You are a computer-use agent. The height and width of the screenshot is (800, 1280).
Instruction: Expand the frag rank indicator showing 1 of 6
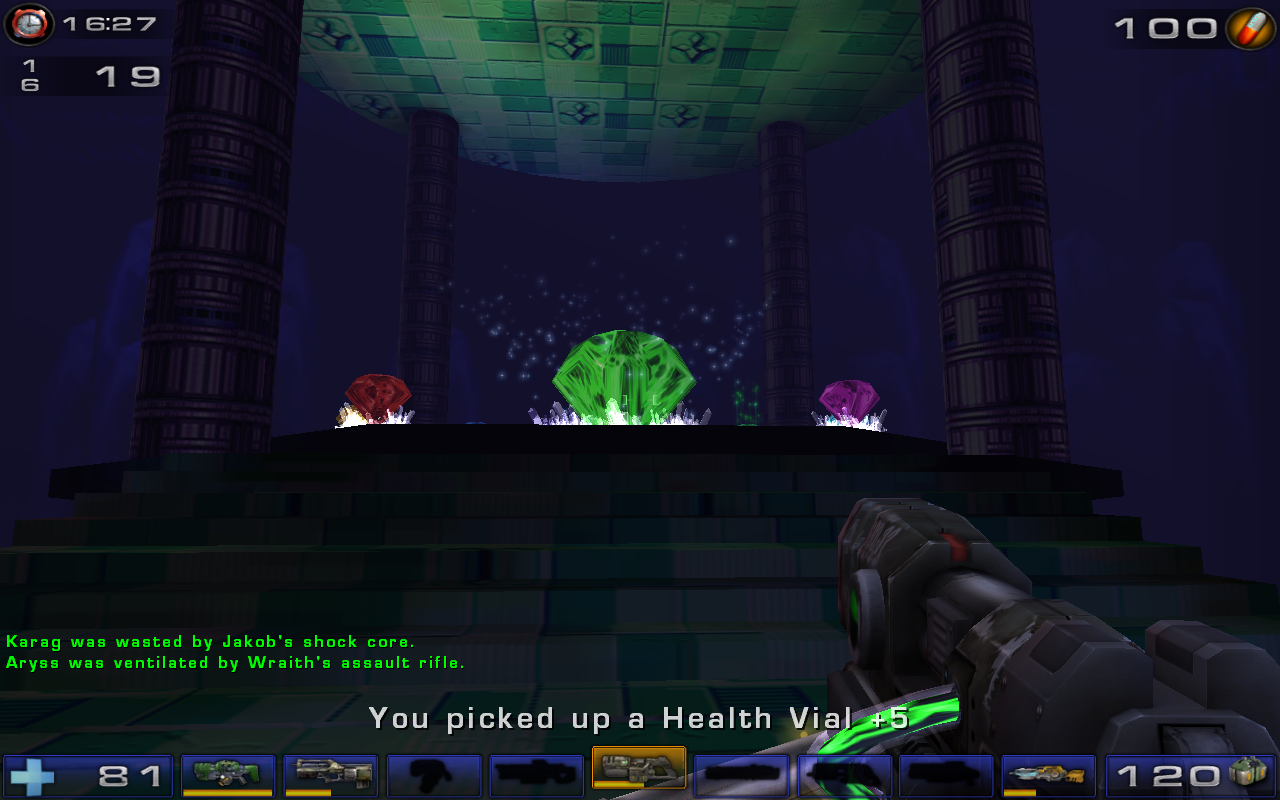(30, 72)
